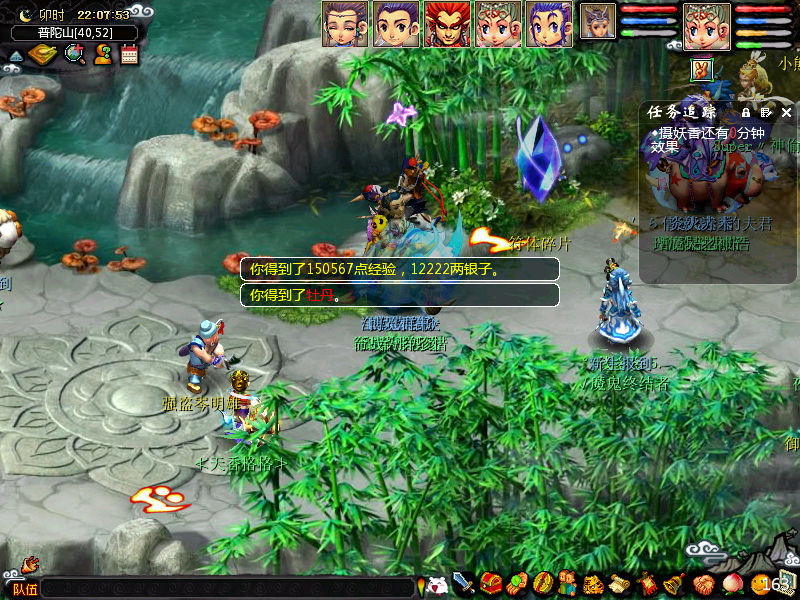Viewport: 800px width, 600px height.
Task: Open the quest tracker list edit icon
Action: coord(766,112)
